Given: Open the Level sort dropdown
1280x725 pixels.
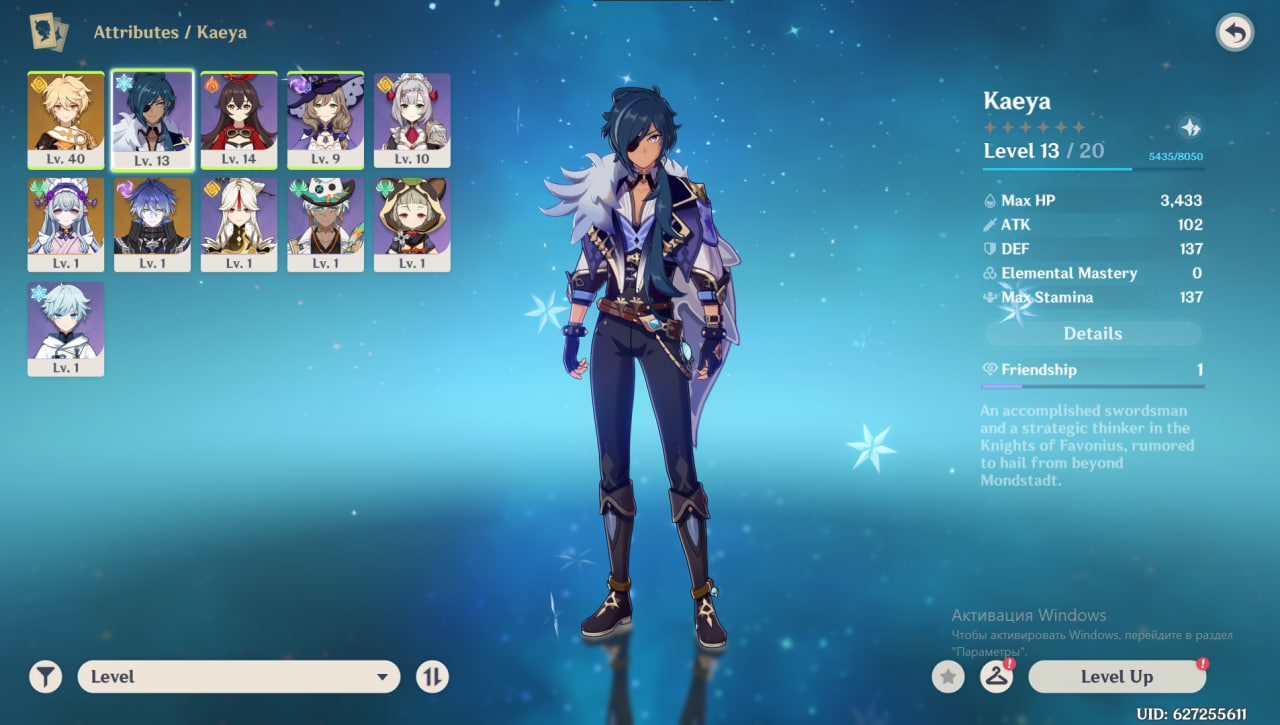Looking at the screenshot, I should point(238,677).
